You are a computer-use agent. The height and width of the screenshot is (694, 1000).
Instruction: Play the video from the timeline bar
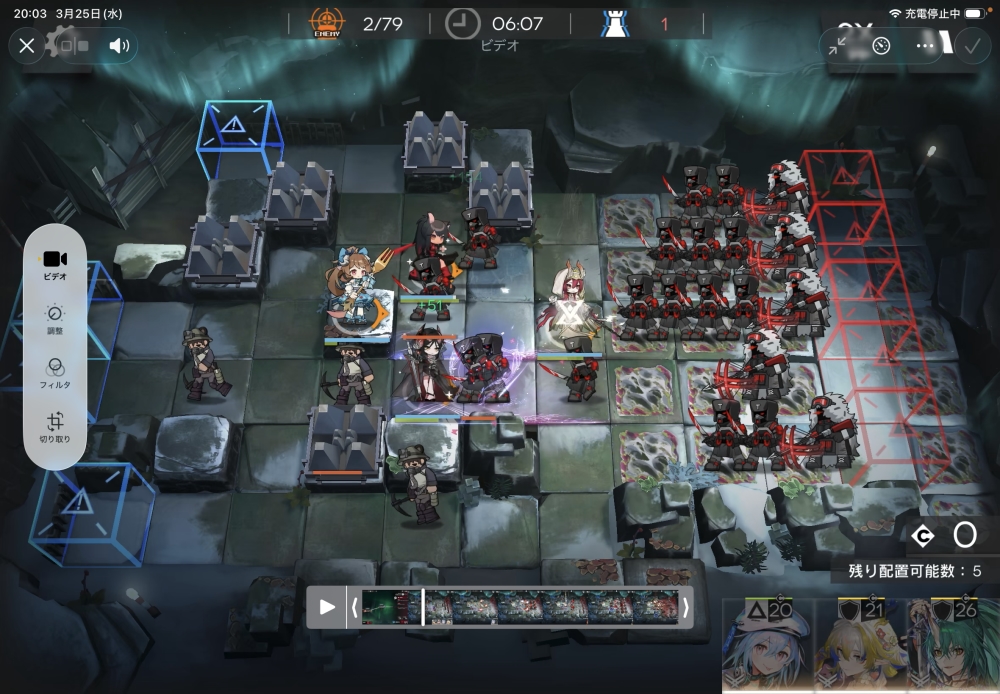click(327, 607)
